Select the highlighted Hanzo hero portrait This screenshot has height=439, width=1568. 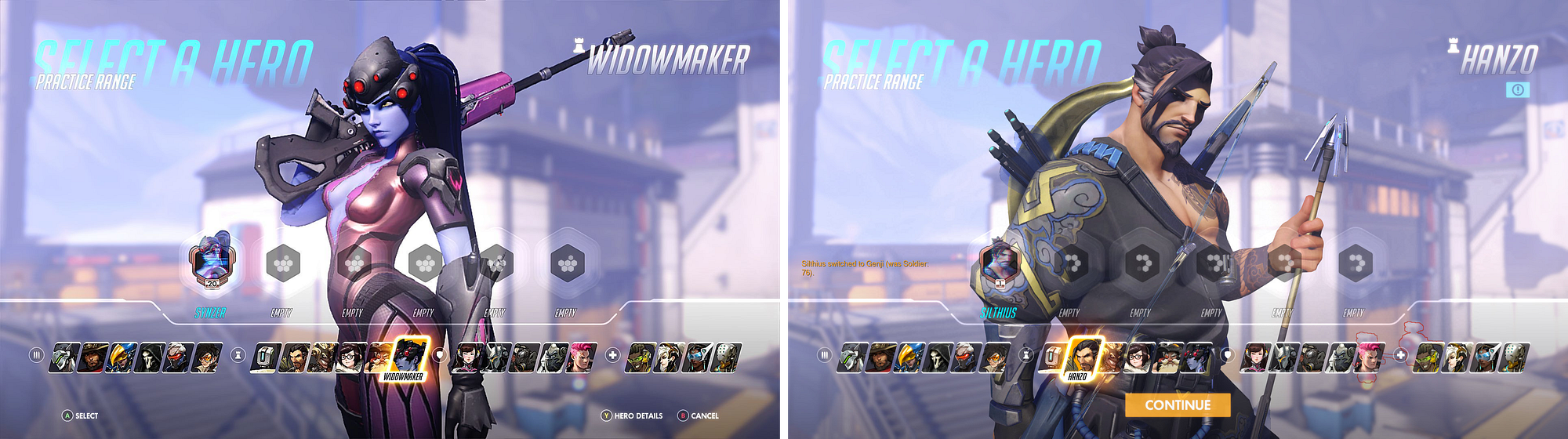1083,357
